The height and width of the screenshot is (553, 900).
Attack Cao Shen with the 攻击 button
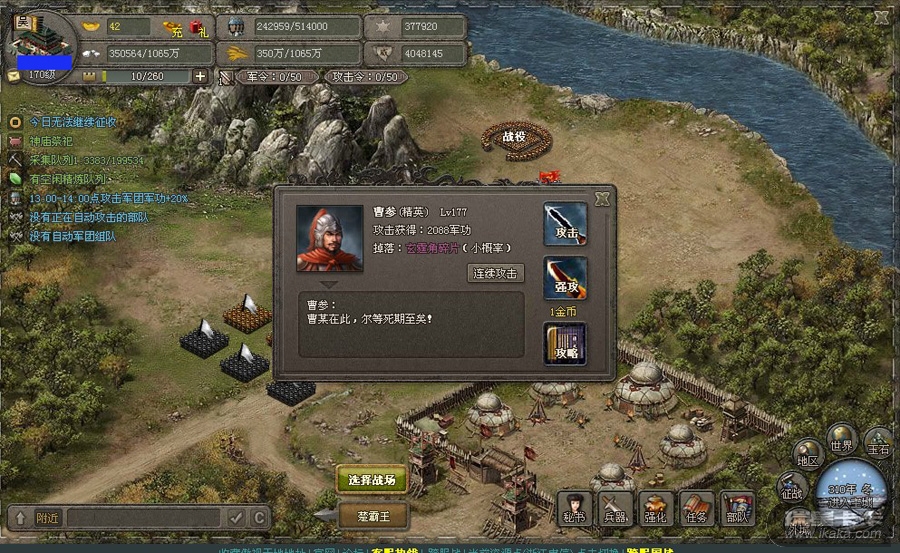coord(565,225)
